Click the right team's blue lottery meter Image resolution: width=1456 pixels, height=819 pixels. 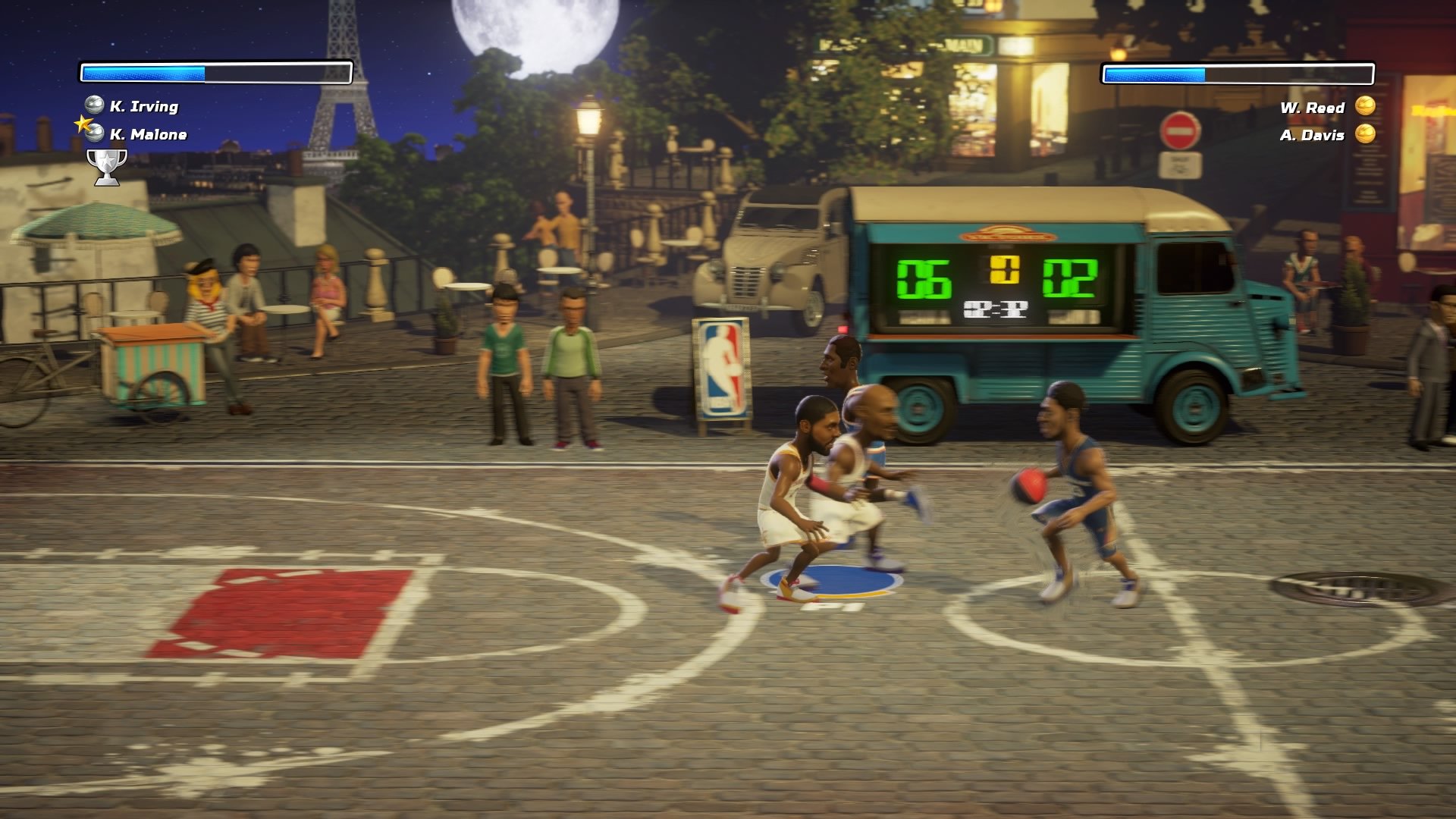pyautogui.click(x=1238, y=75)
